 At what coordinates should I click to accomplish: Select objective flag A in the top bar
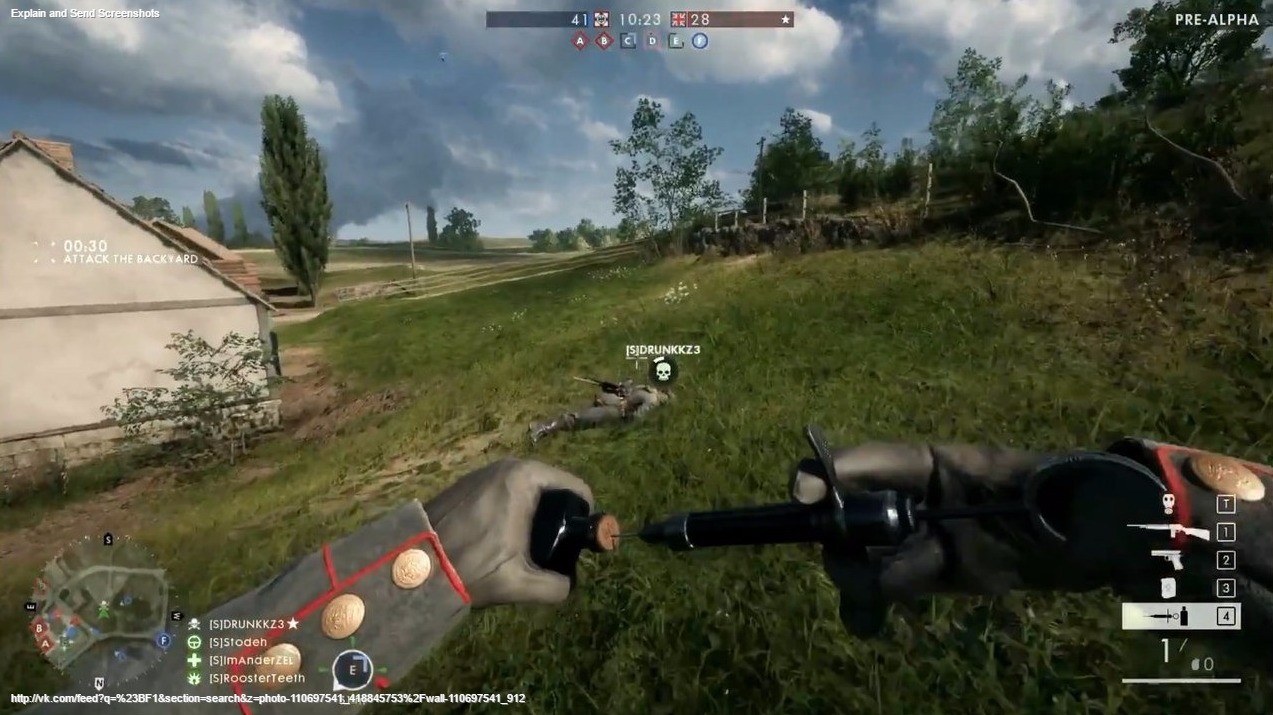tap(580, 41)
